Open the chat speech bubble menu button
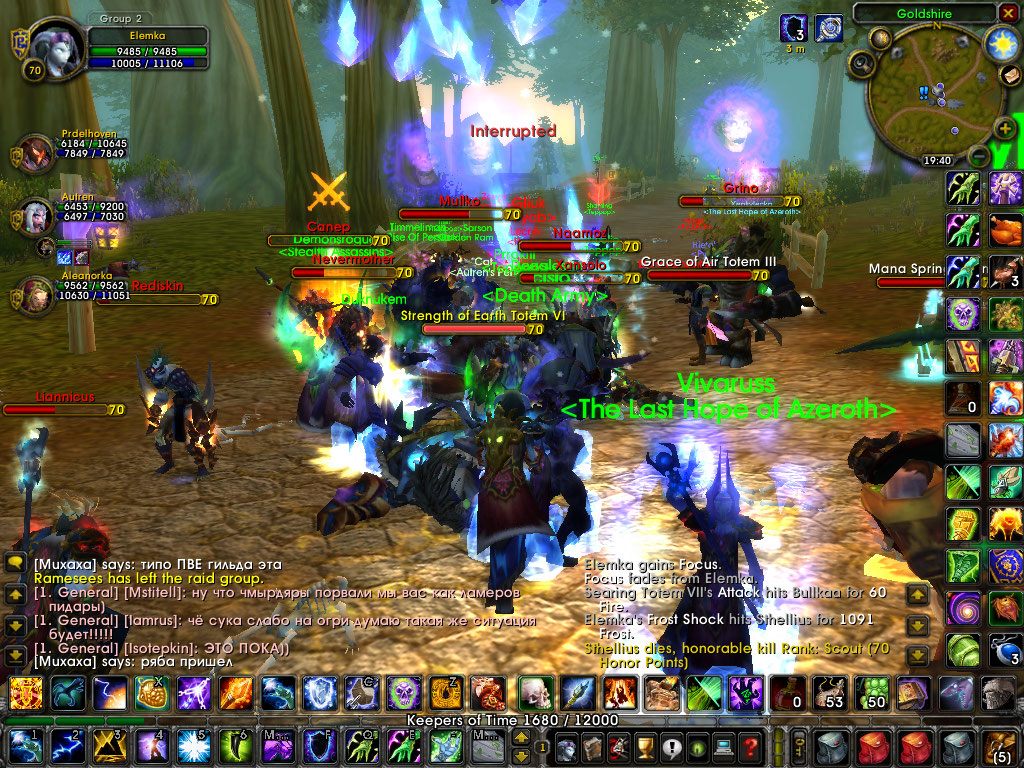 click(x=15, y=563)
